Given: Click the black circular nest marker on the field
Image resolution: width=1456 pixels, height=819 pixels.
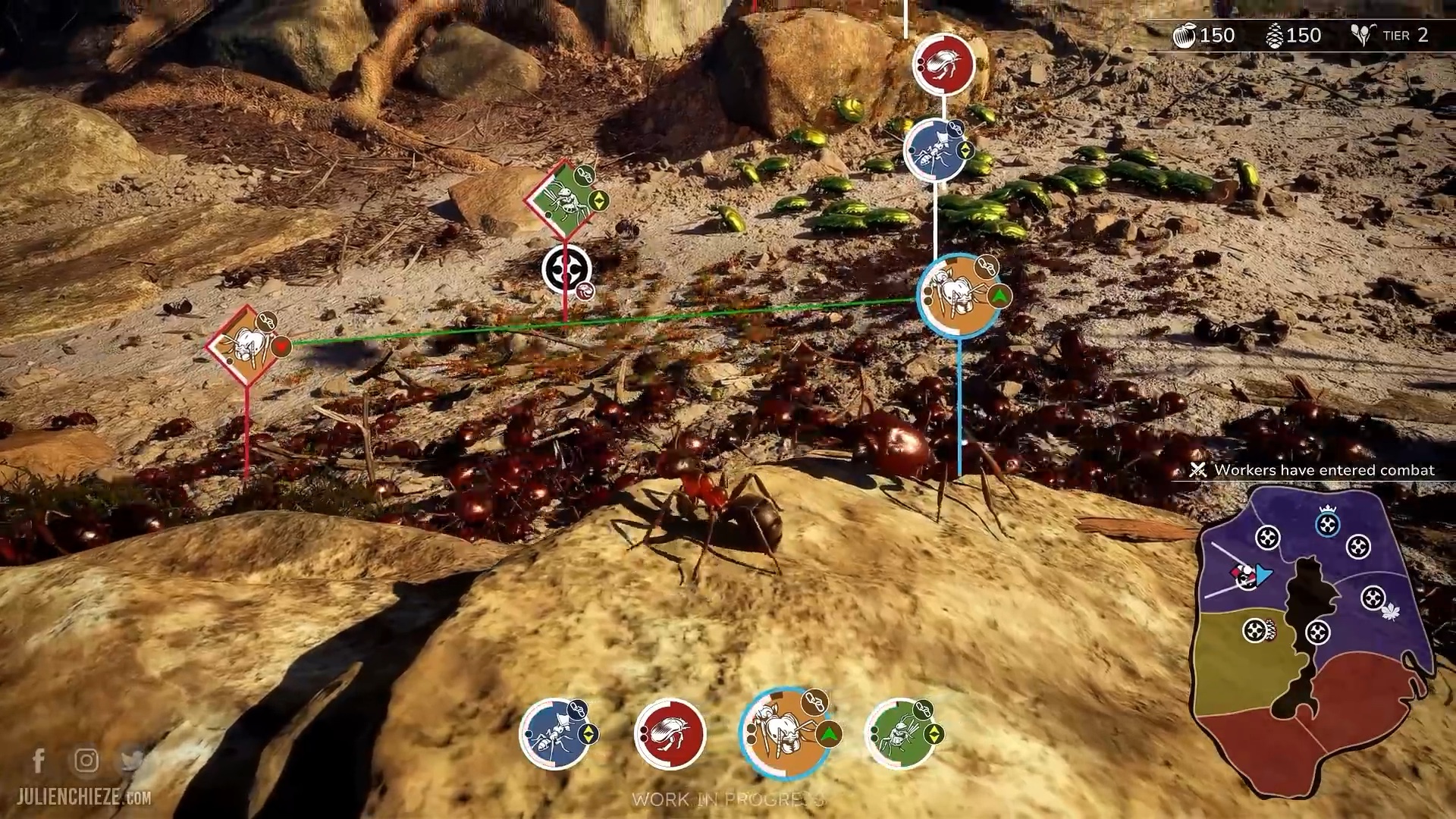Looking at the screenshot, I should (566, 268).
